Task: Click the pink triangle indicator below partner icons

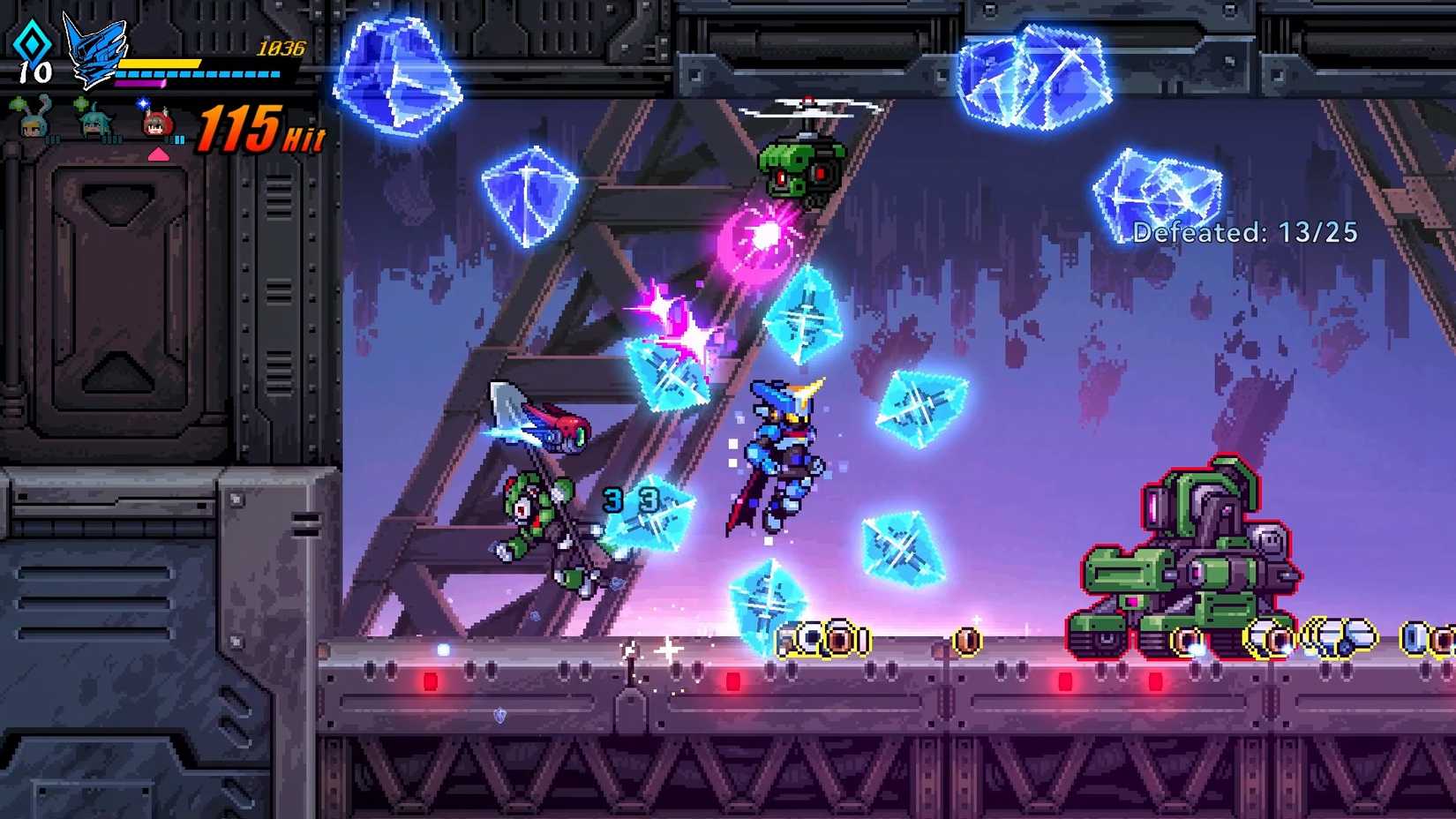Action: [x=158, y=154]
